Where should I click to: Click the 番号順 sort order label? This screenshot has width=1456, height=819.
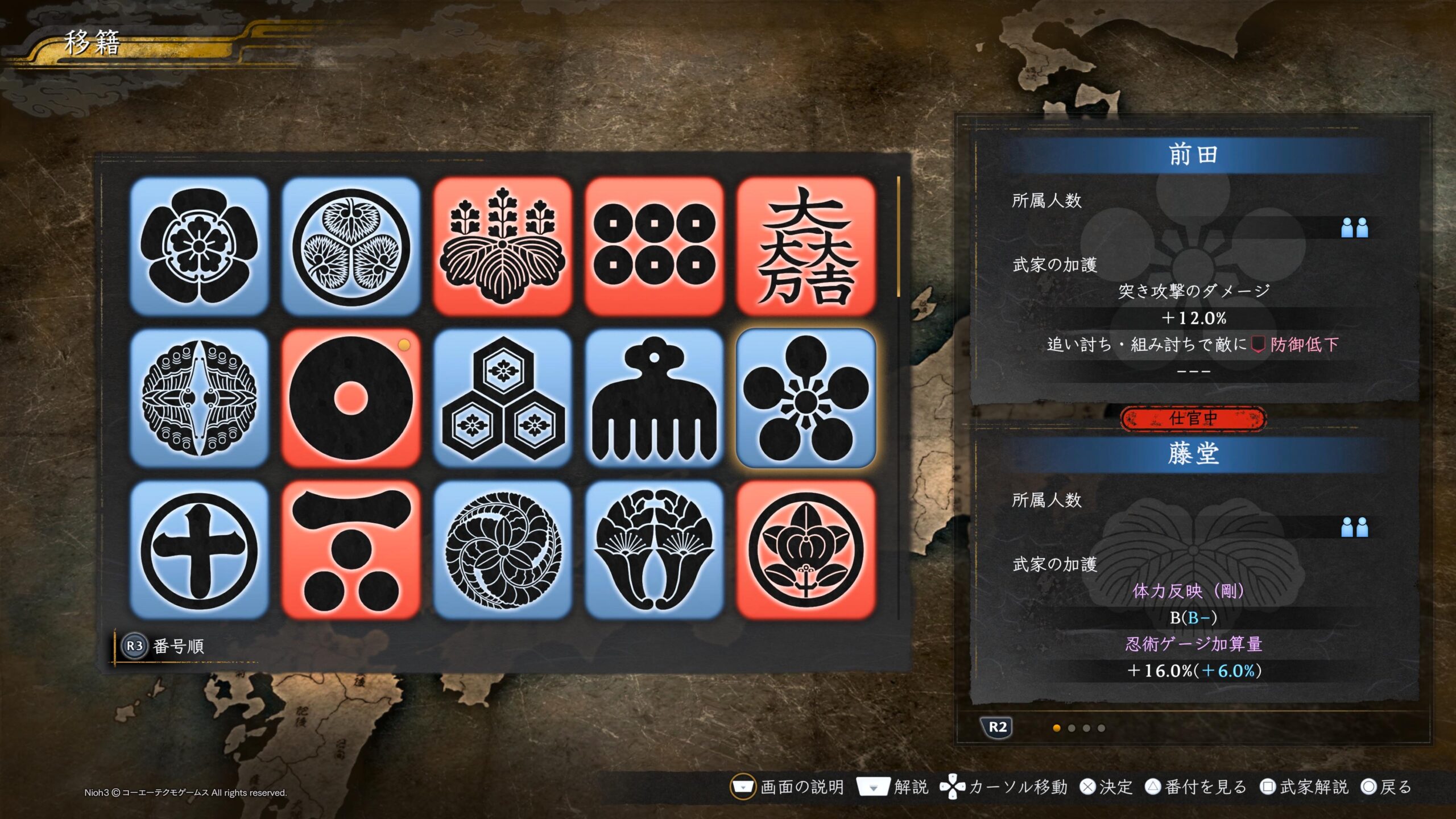tap(178, 646)
